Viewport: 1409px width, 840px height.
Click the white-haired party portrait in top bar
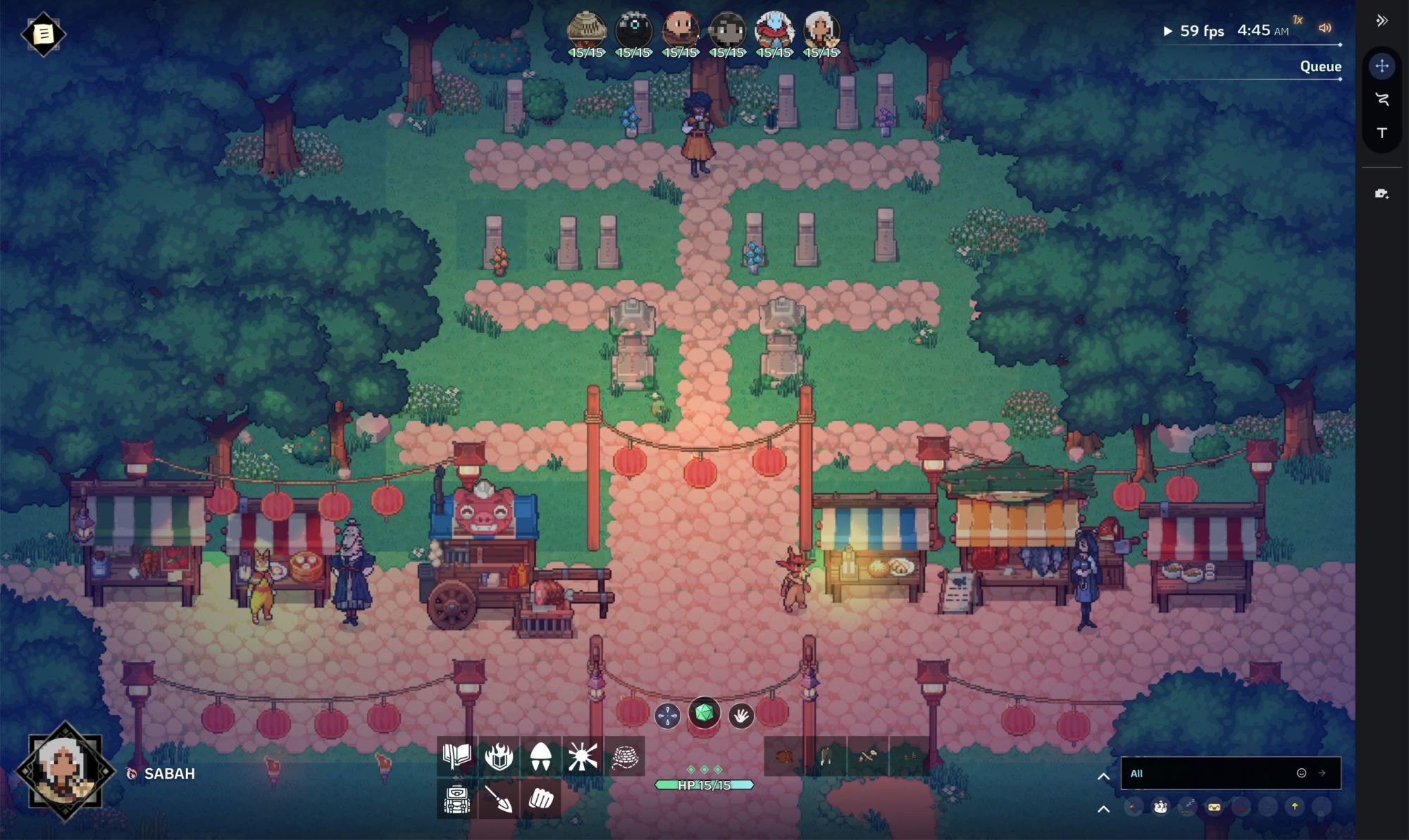(x=821, y=31)
